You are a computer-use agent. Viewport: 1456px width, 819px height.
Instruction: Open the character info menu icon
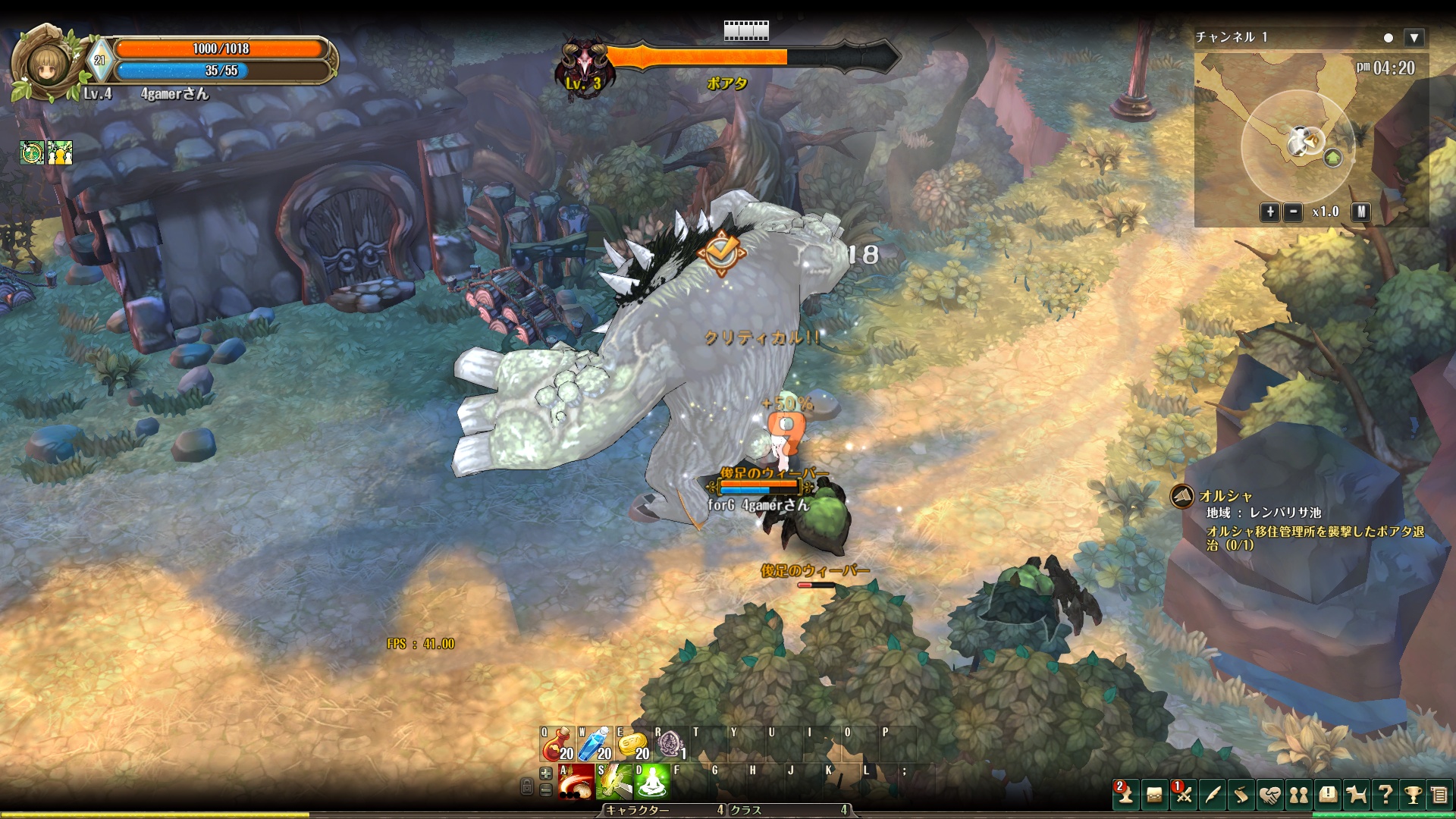click(1125, 794)
